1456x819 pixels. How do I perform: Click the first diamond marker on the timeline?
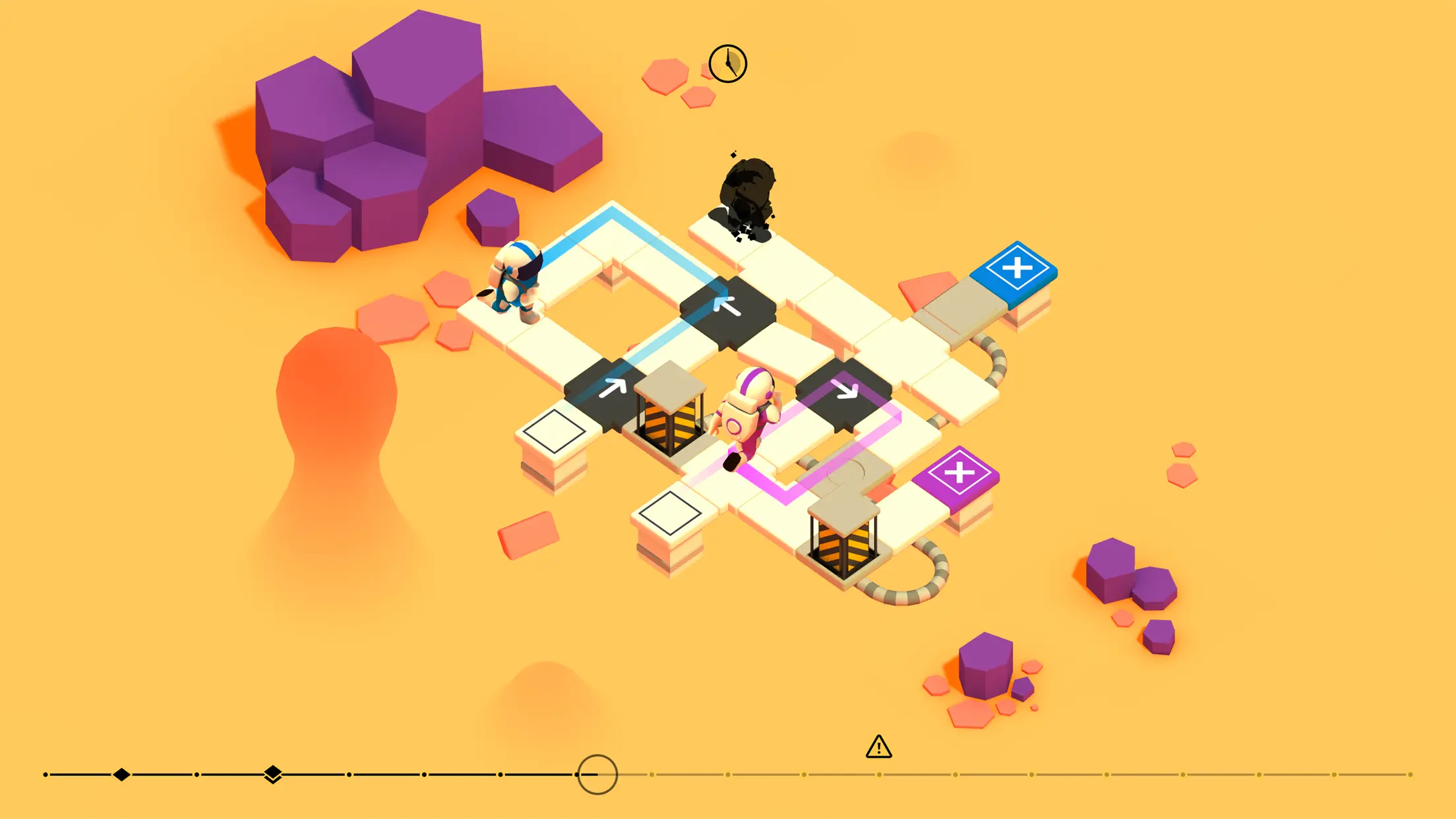pos(121,774)
